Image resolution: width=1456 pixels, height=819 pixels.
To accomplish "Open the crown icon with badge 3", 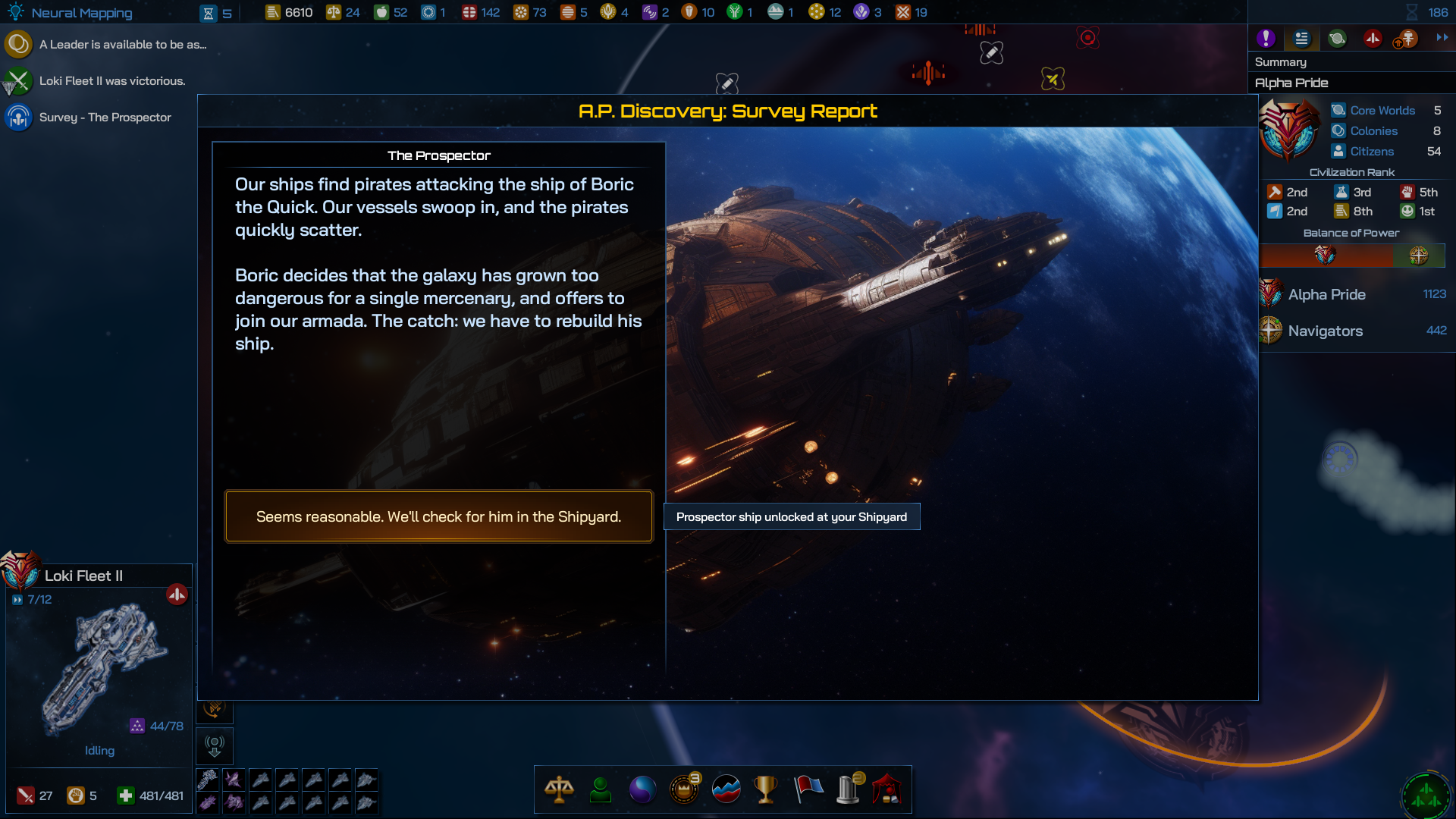I will [x=684, y=789].
